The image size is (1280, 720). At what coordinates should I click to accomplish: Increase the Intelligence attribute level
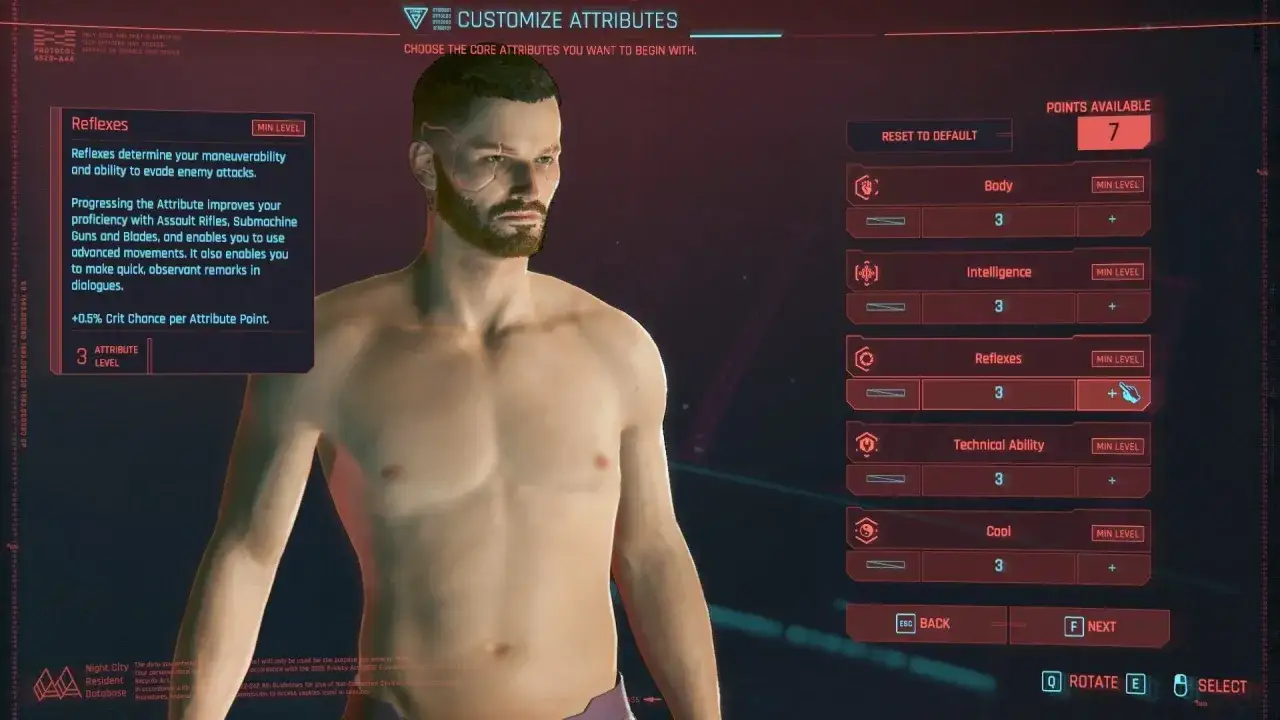coord(1113,307)
